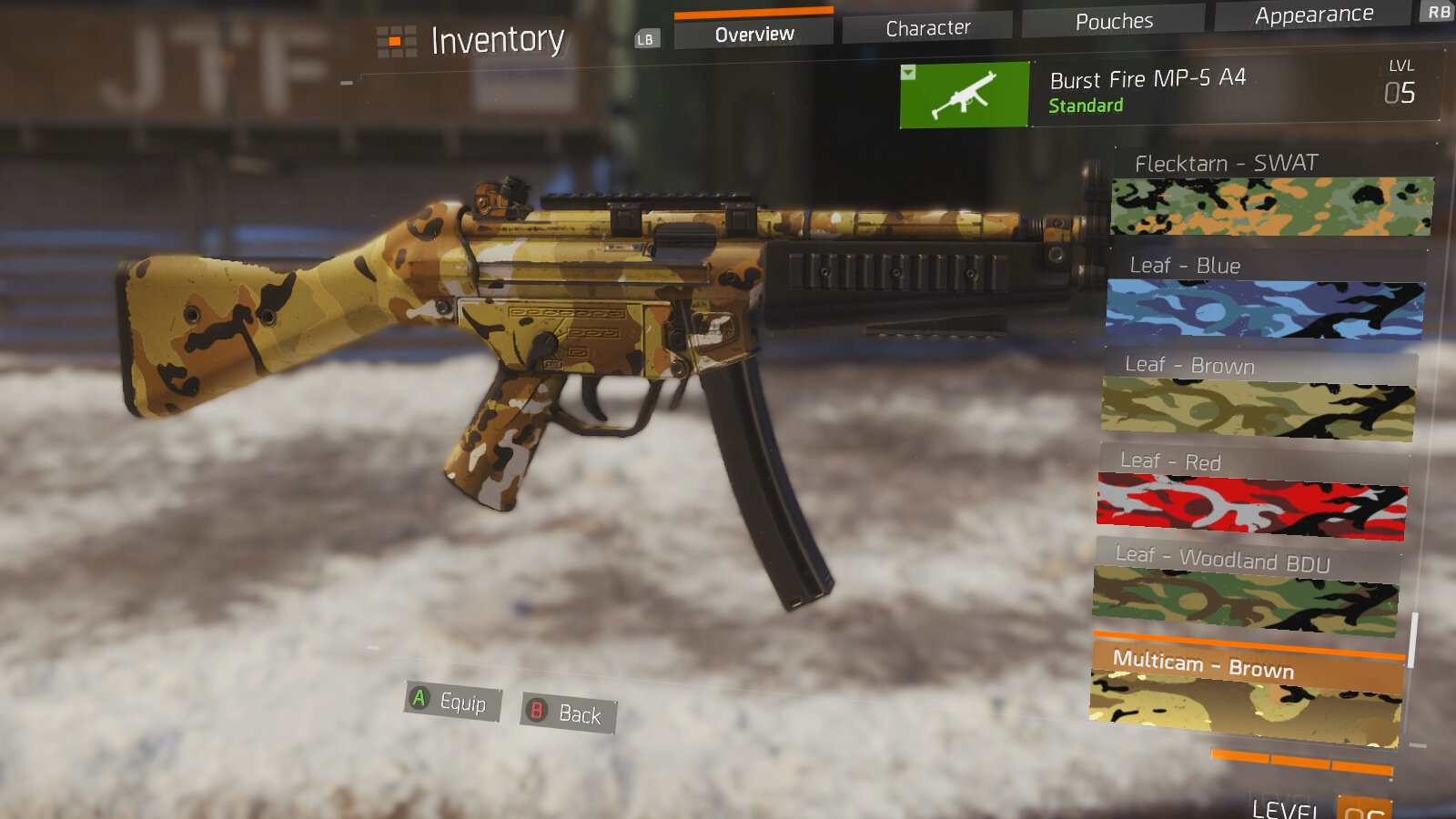Select the Multicam - Brown skin
Screen dimensions: 1456x819
[1246, 693]
